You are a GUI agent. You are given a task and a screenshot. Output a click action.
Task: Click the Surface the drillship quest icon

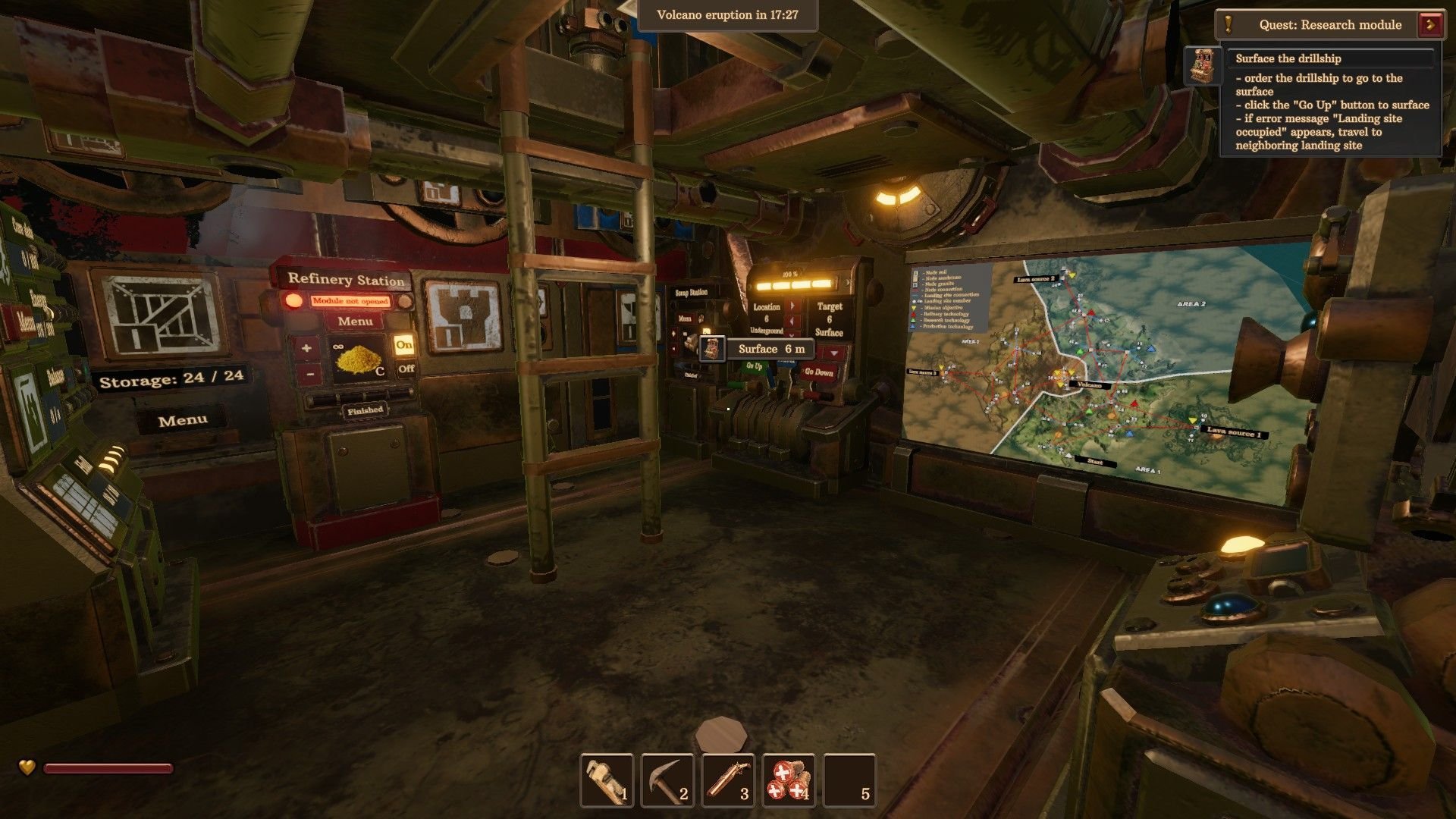tap(1203, 66)
